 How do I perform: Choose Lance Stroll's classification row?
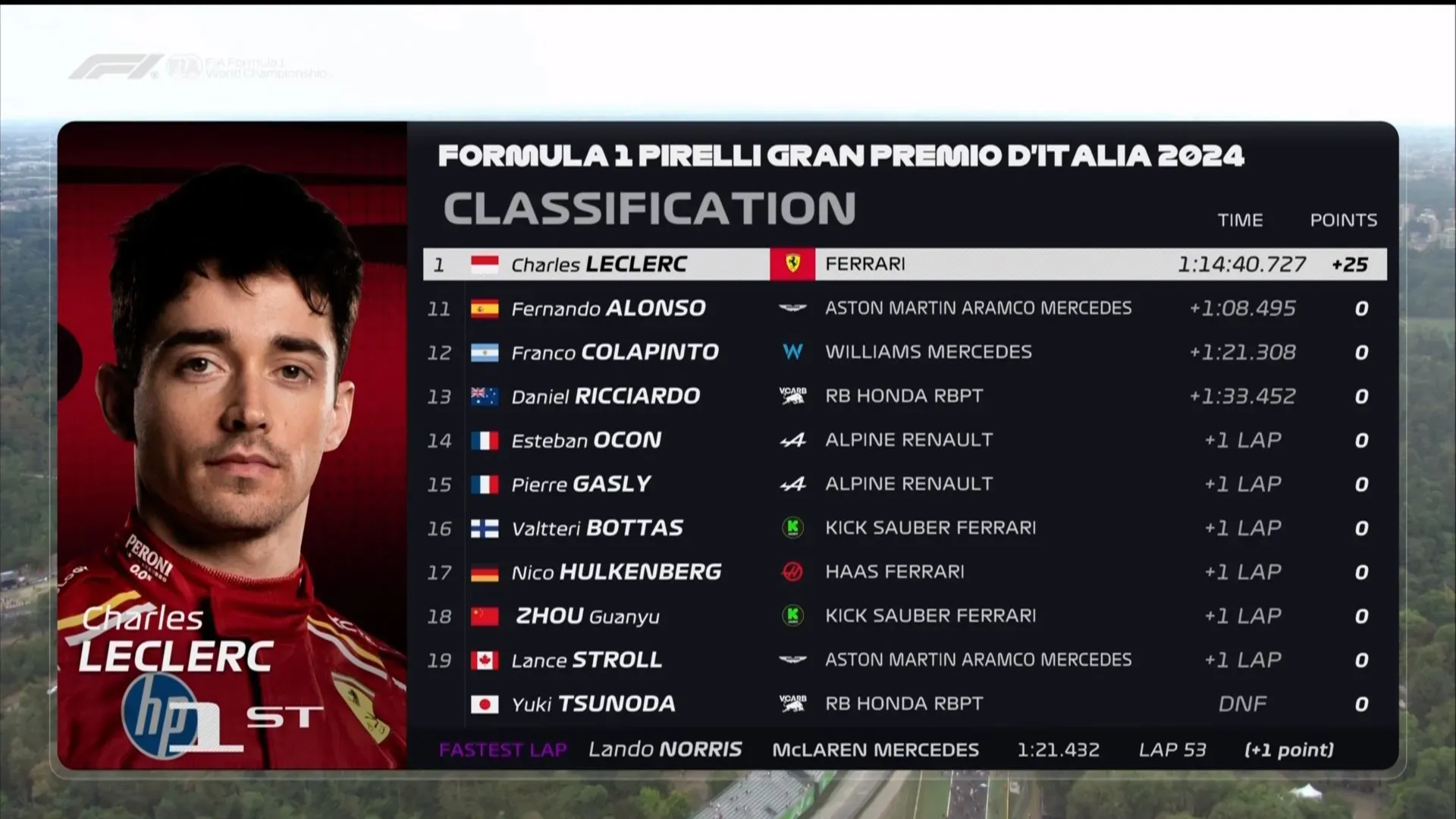pyautogui.click(x=902, y=661)
